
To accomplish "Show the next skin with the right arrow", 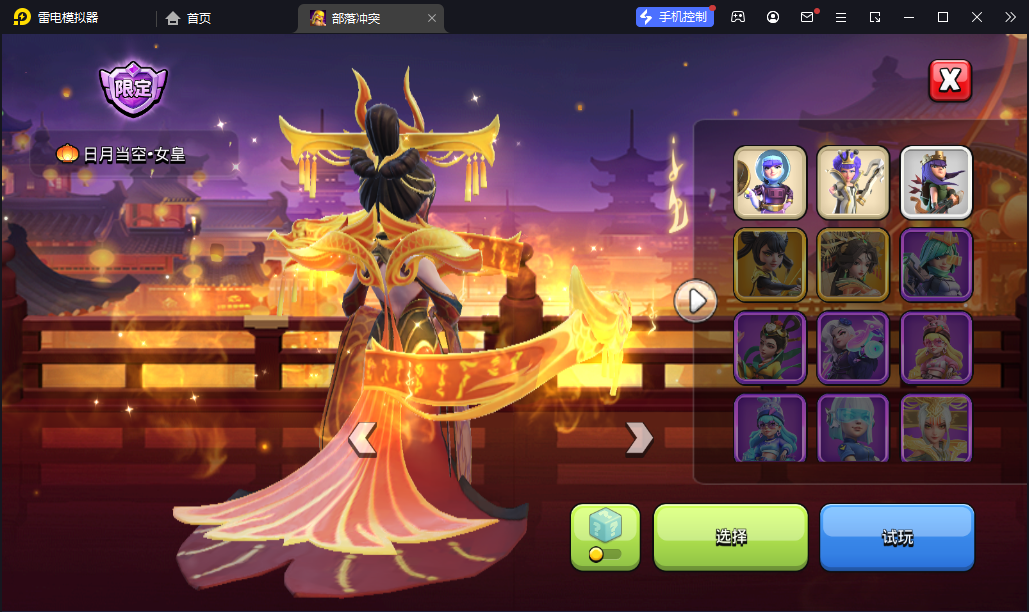I will tap(639, 437).
